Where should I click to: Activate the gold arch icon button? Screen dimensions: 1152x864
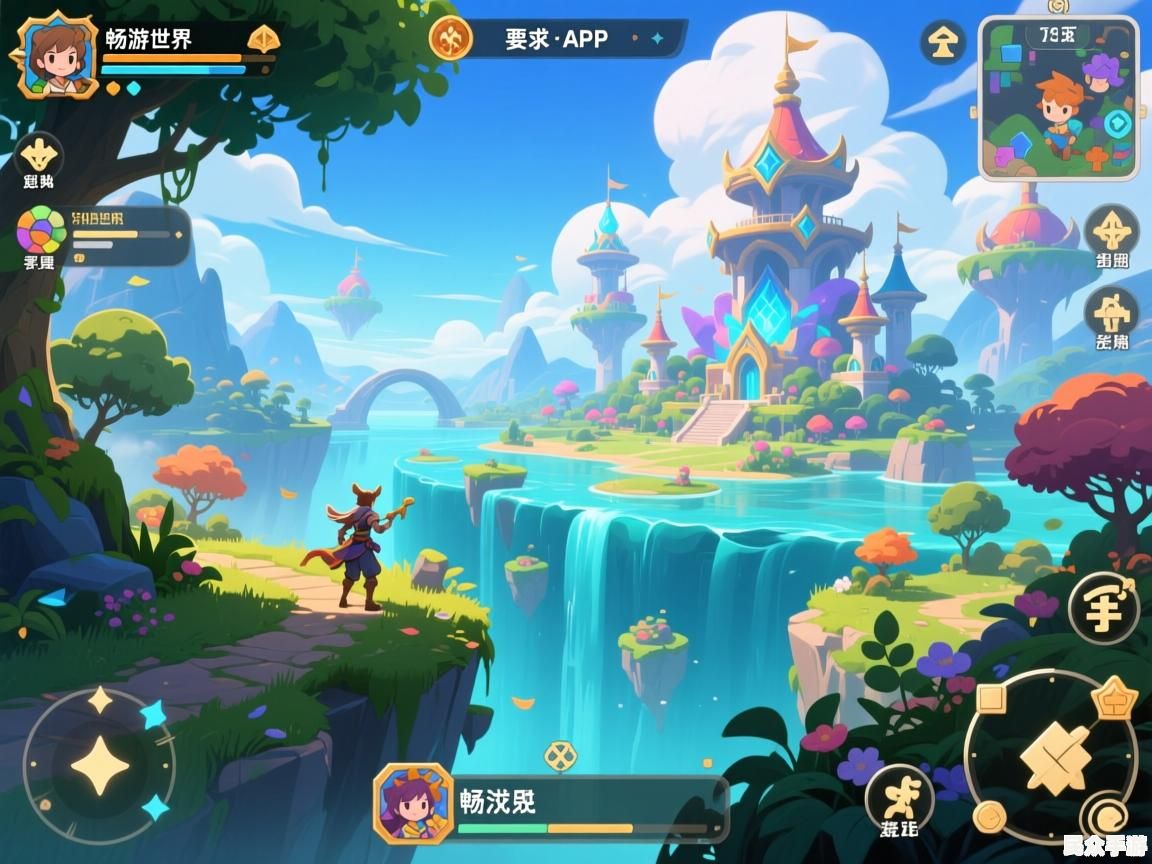coord(1111,313)
